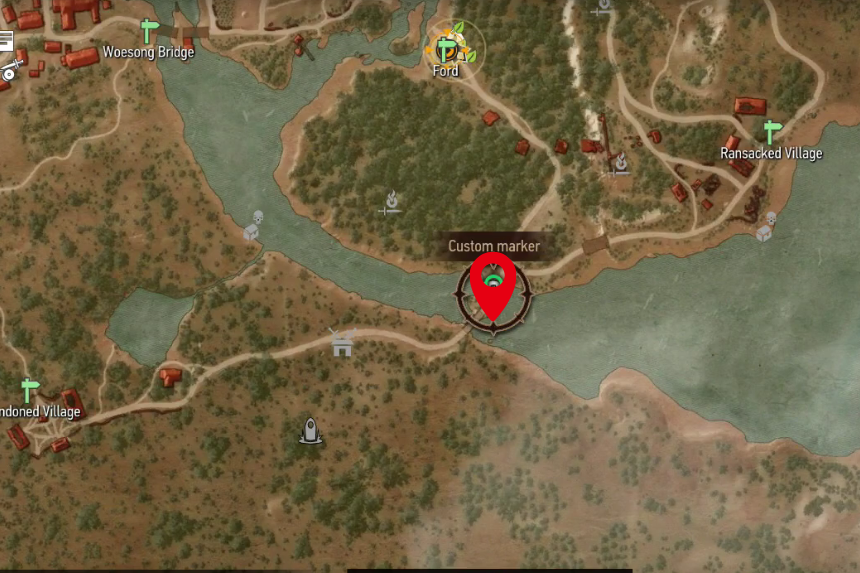
Task: Select the Woesong Bridge signpost marker
Action: point(150,30)
